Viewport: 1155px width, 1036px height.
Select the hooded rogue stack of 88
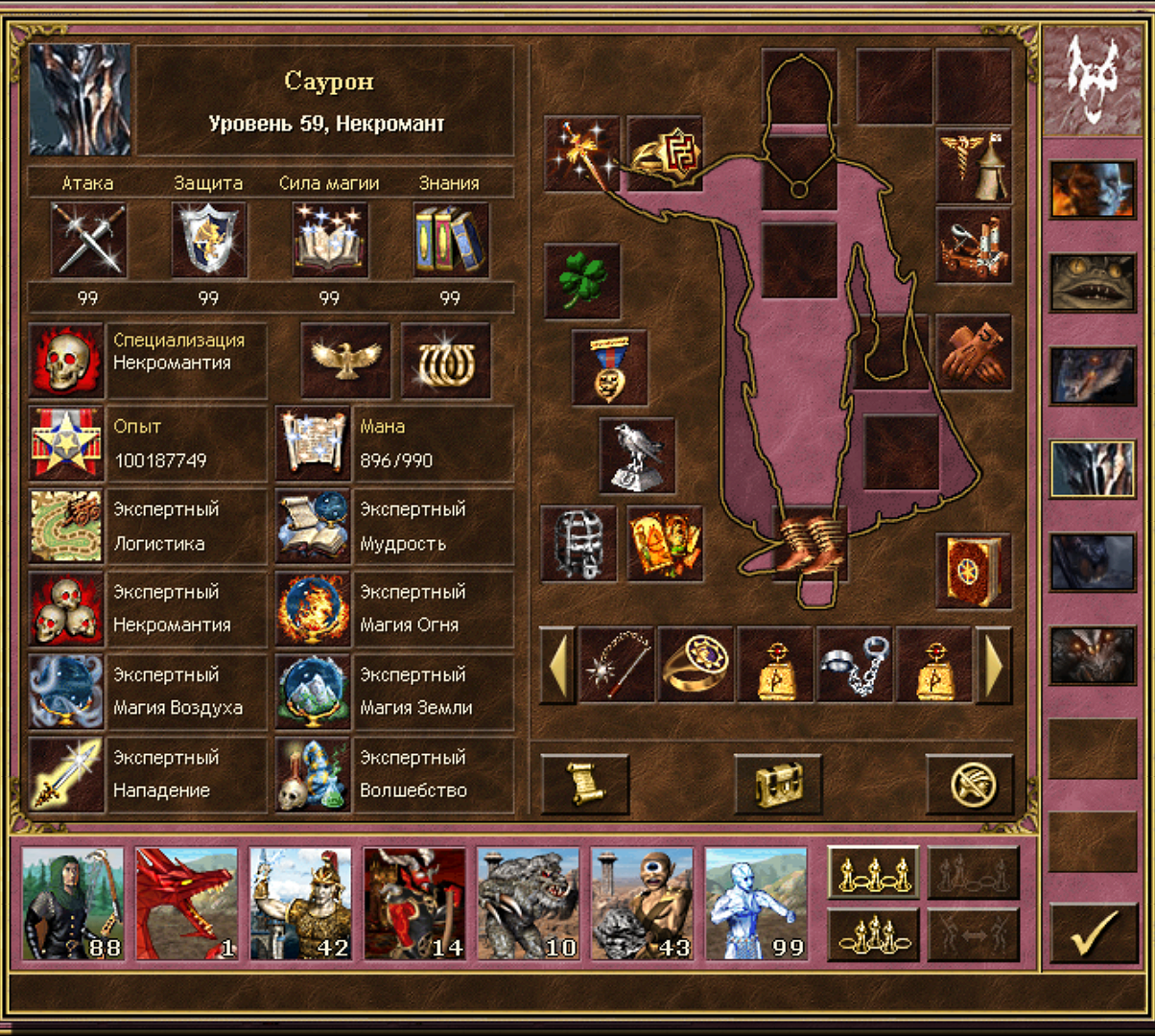coord(73,904)
